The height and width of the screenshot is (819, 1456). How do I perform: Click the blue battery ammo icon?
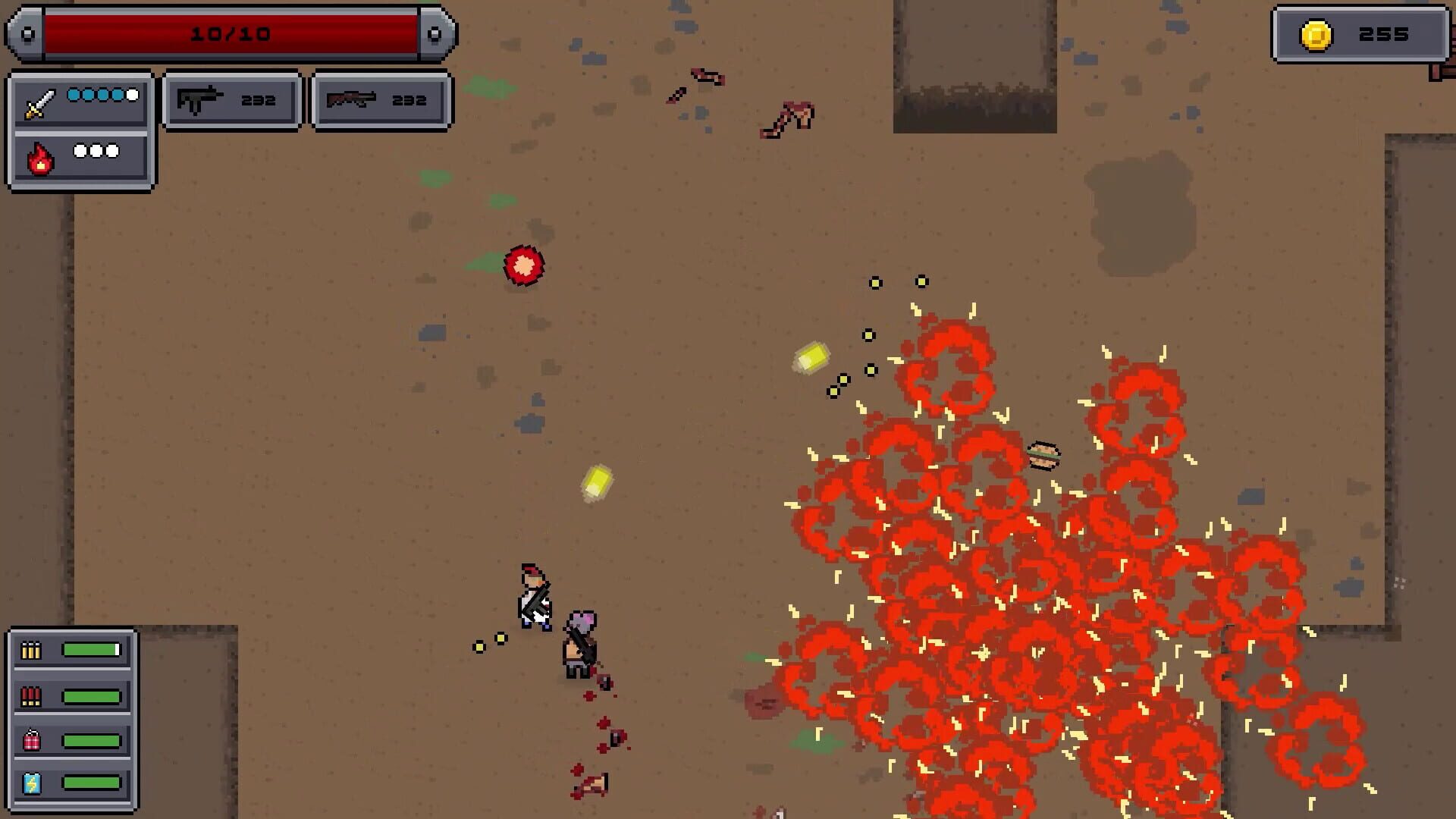(x=31, y=785)
